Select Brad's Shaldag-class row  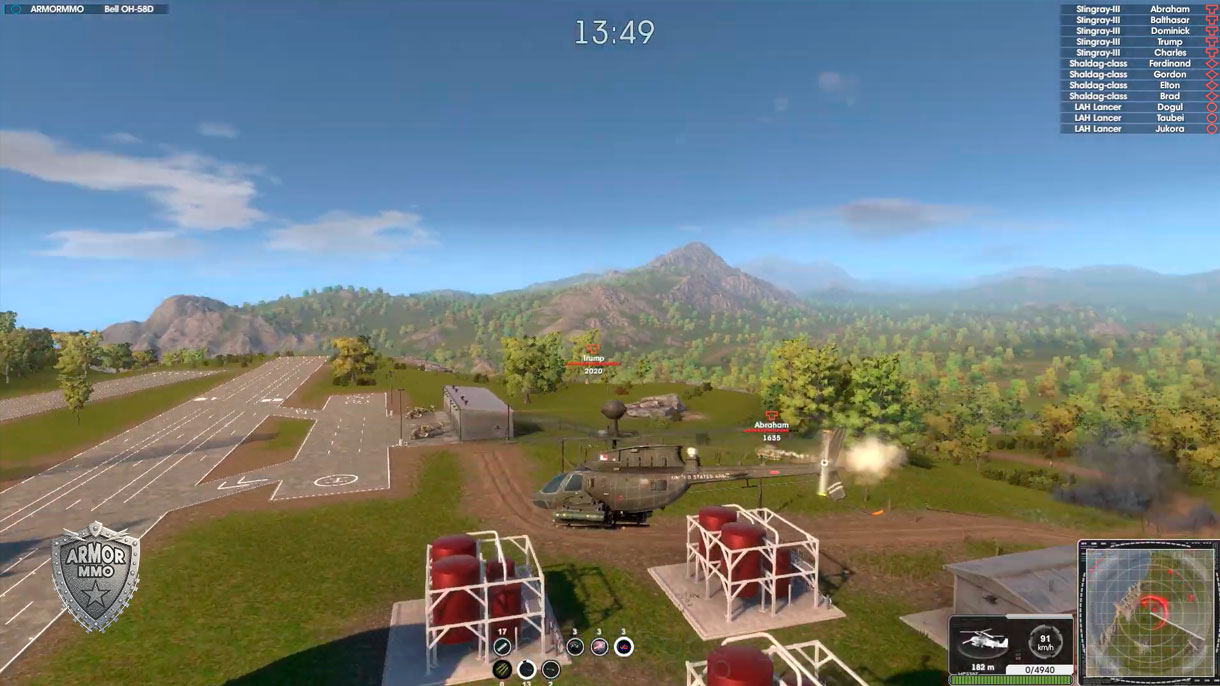click(x=1138, y=96)
